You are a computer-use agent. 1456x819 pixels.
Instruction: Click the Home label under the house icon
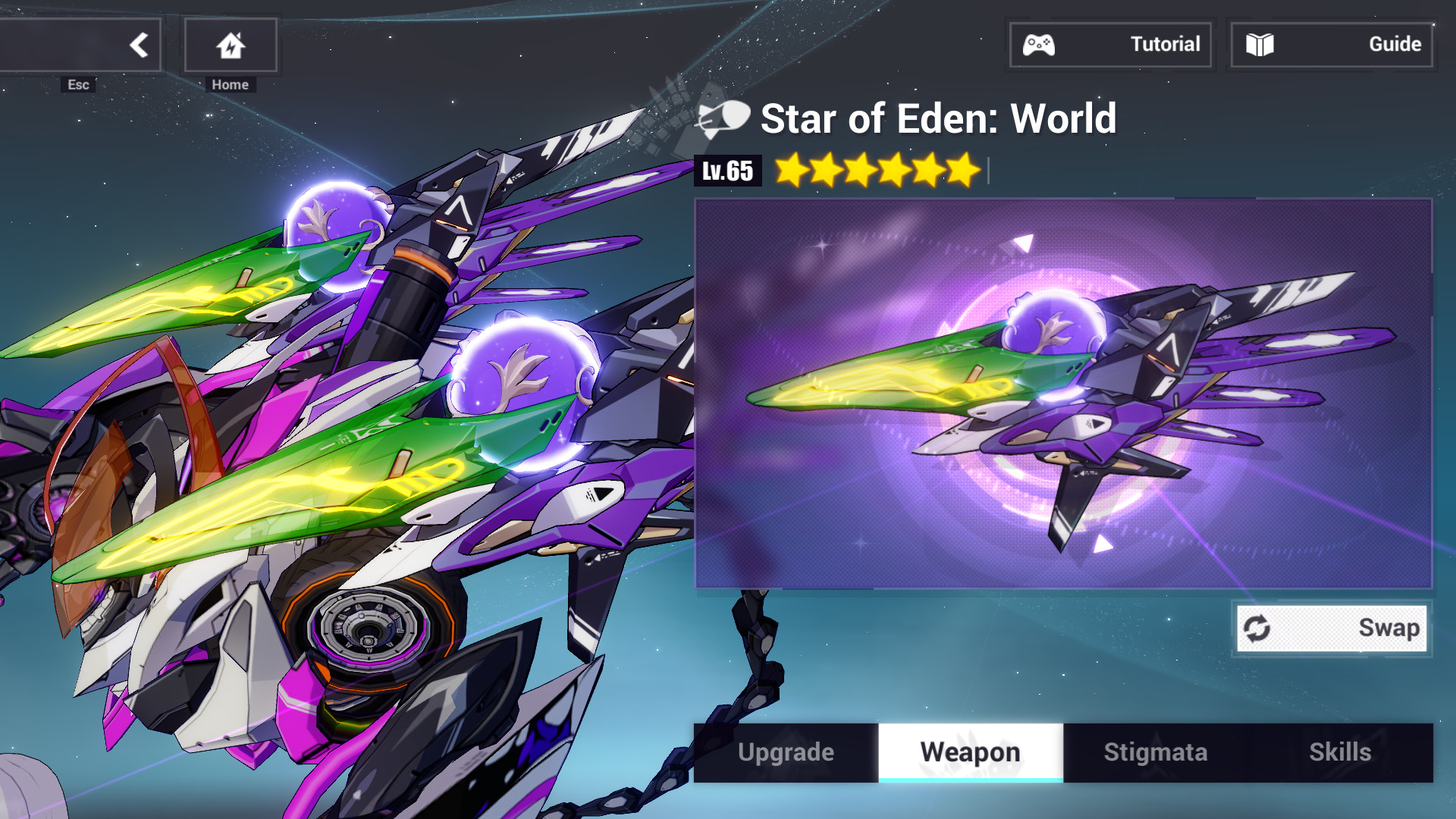click(230, 84)
